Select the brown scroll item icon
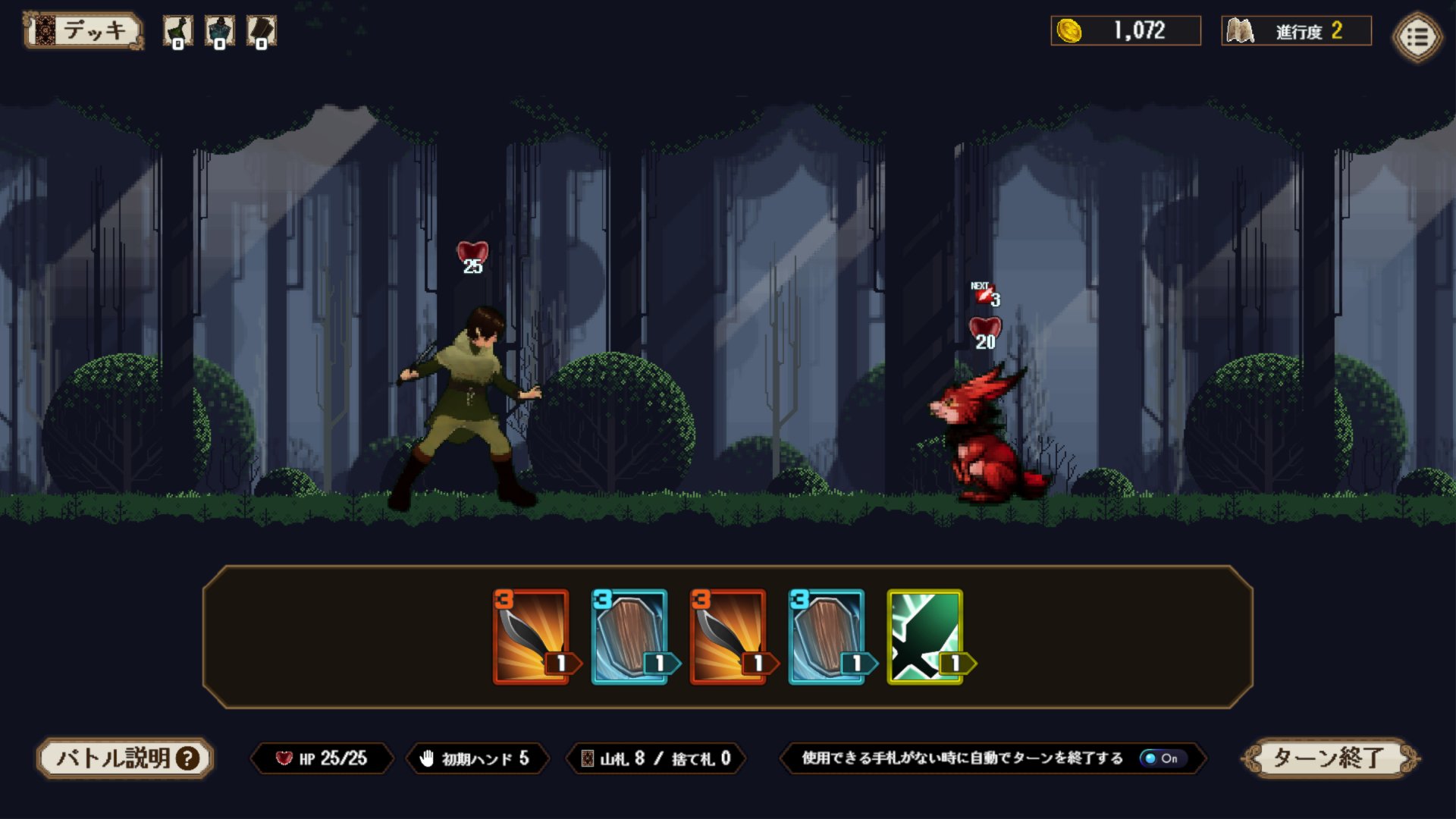 (262, 32)
